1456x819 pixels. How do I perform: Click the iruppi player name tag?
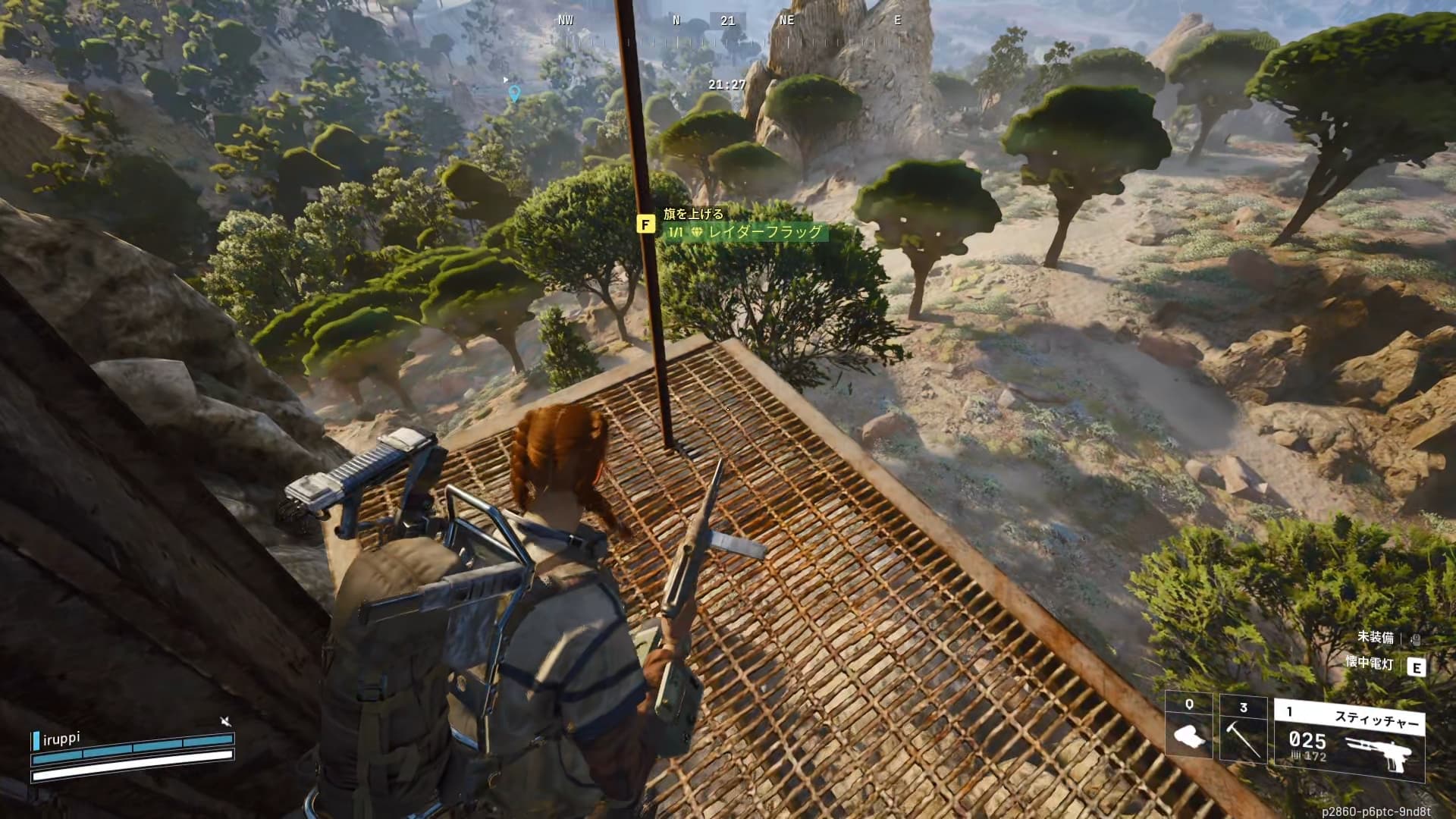point(62,738)
